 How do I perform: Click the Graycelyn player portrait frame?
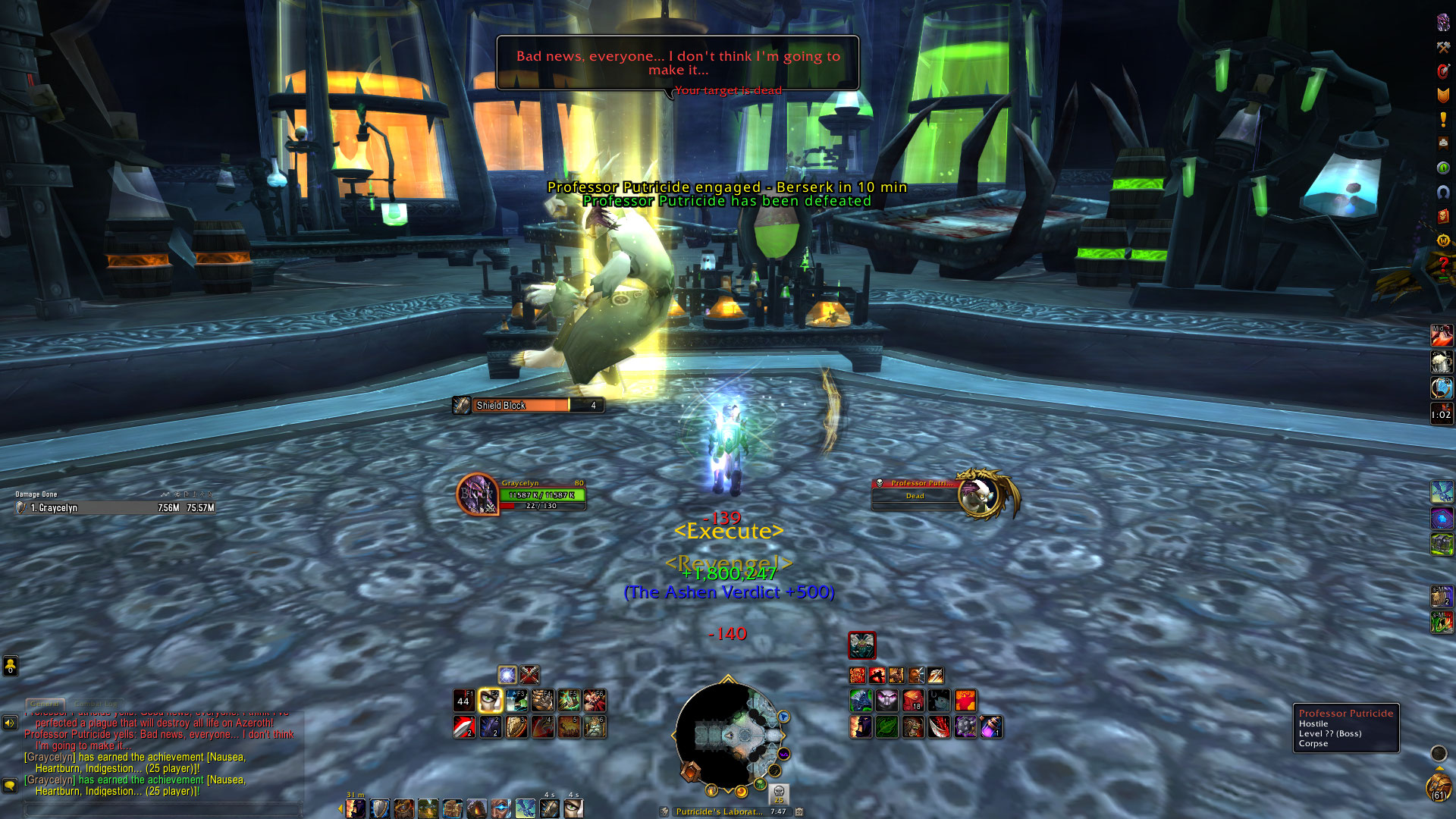[477, 494]
